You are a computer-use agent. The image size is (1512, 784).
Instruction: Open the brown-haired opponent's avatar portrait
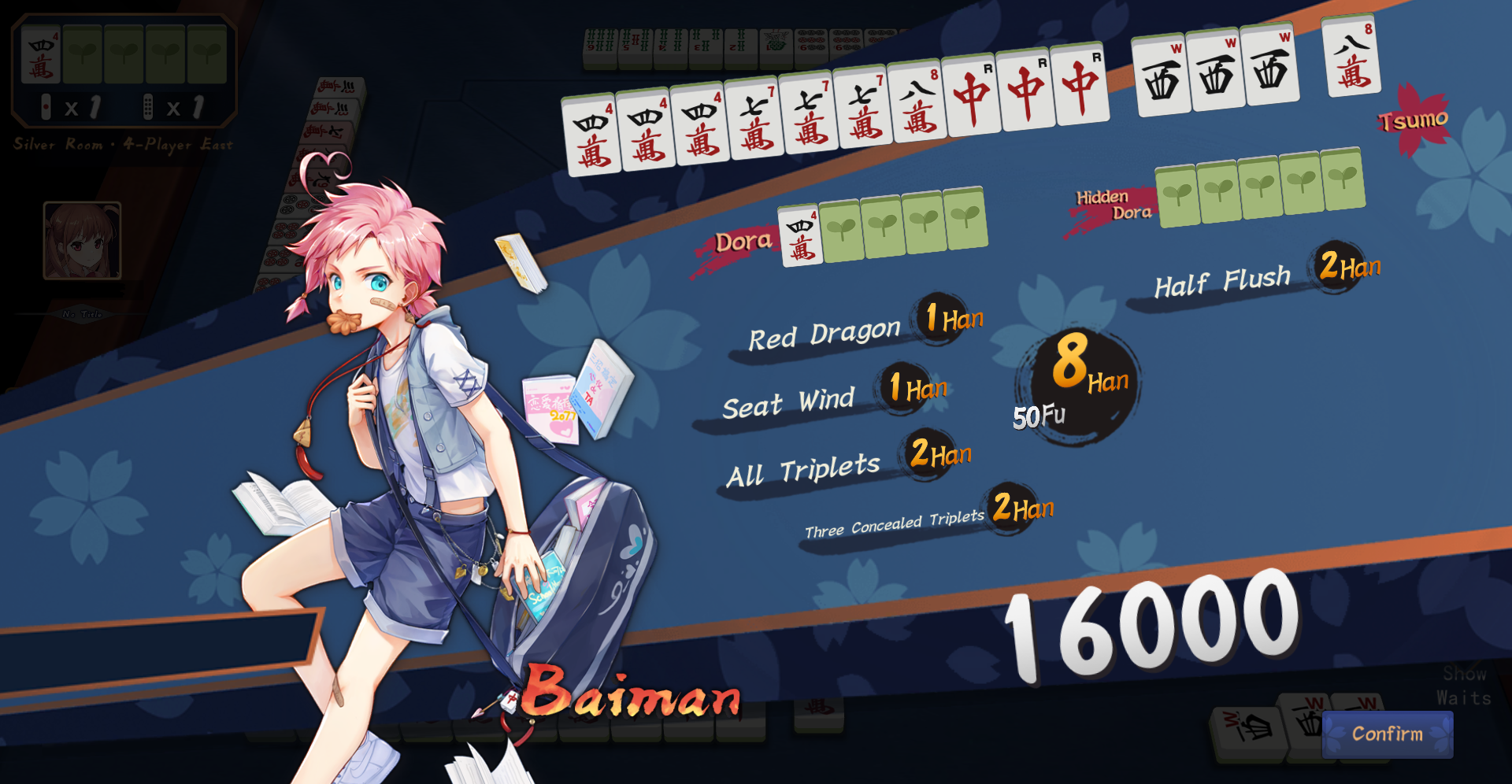[82, 241]
